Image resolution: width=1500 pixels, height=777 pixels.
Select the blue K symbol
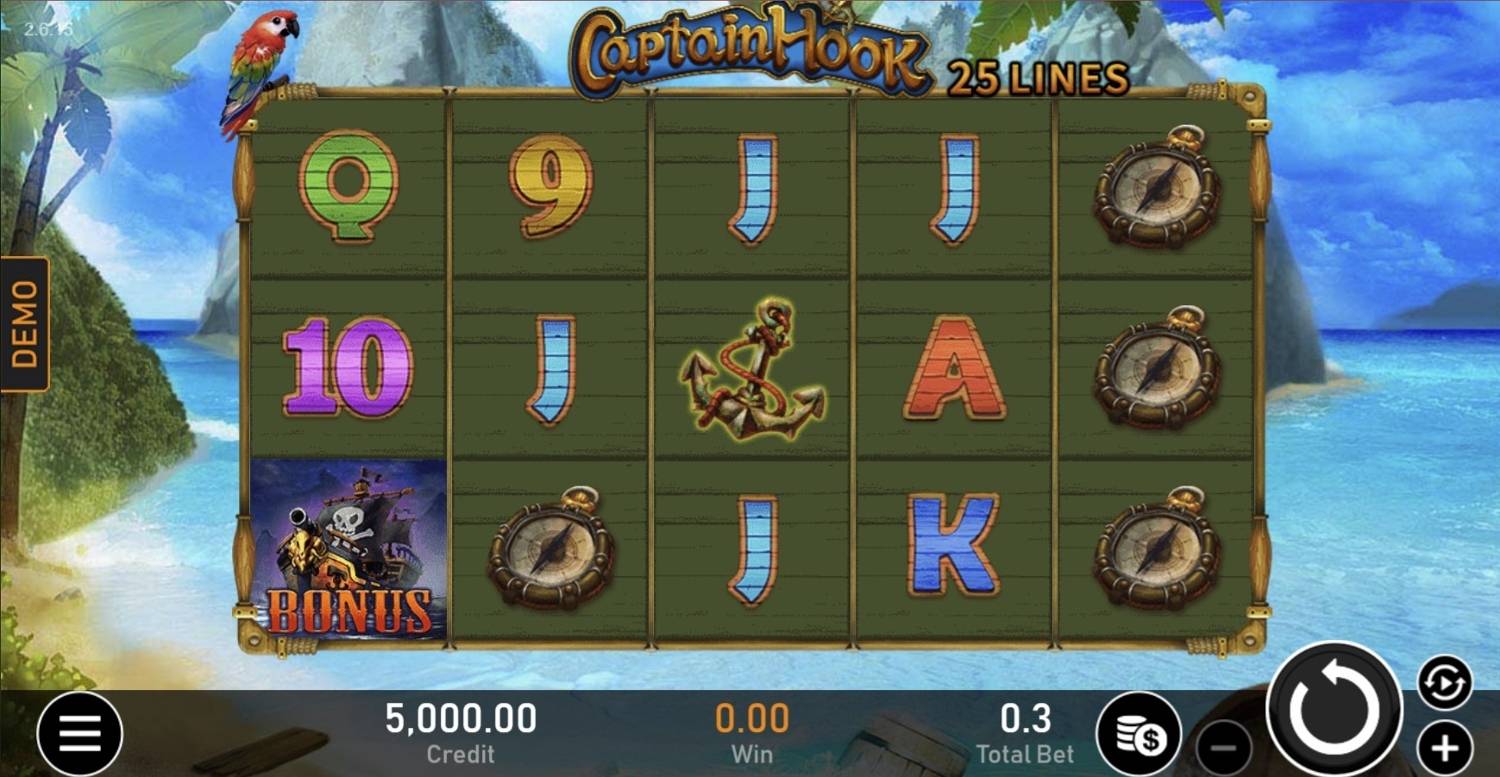(x=955, y=545)
